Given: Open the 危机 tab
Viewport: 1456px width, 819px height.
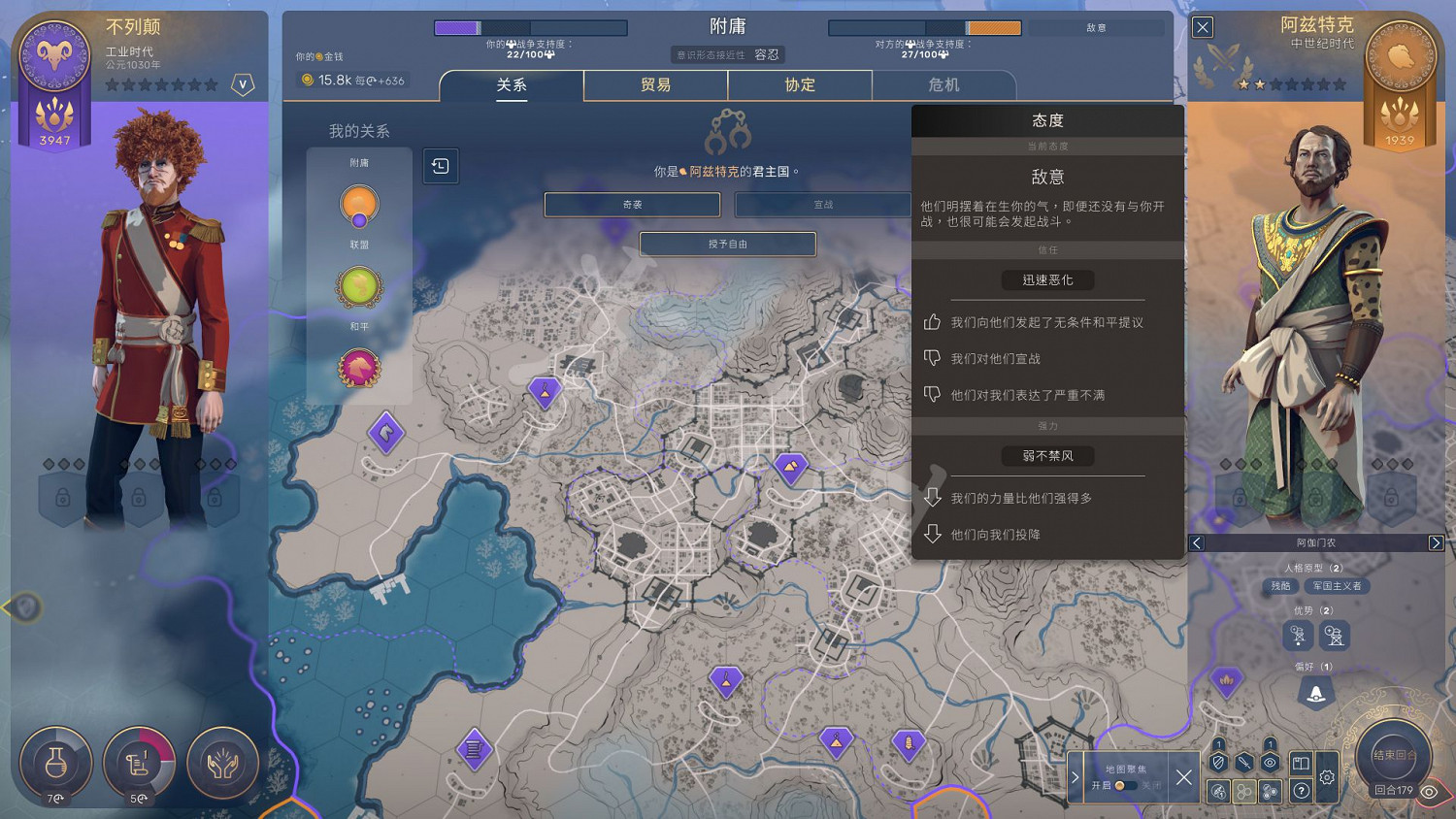Looking at the screenshot, I should click(x=944, y=85).
